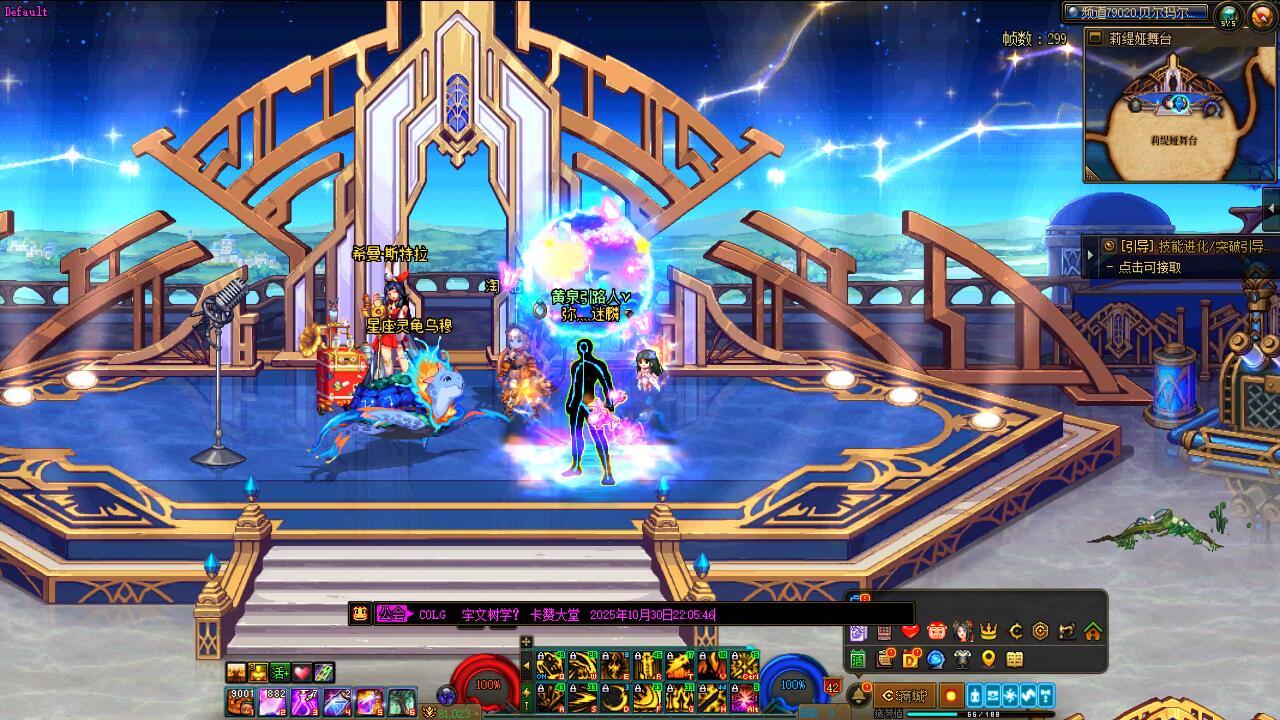Click the notification bell icon
This screenshot has height=720, width=1280.
pos(858,694)
